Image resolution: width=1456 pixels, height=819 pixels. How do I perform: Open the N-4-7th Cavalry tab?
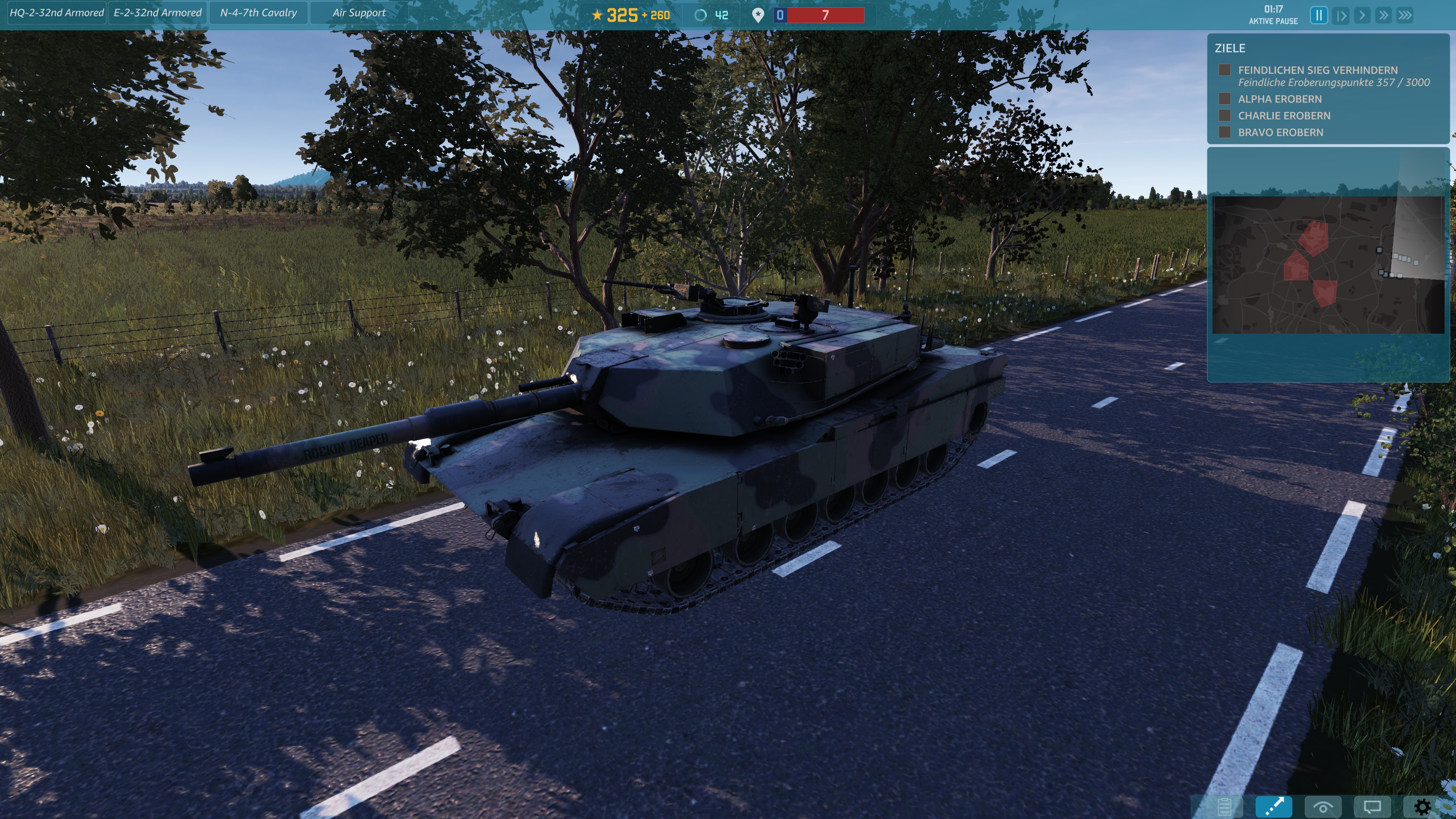tap(258, 13)
